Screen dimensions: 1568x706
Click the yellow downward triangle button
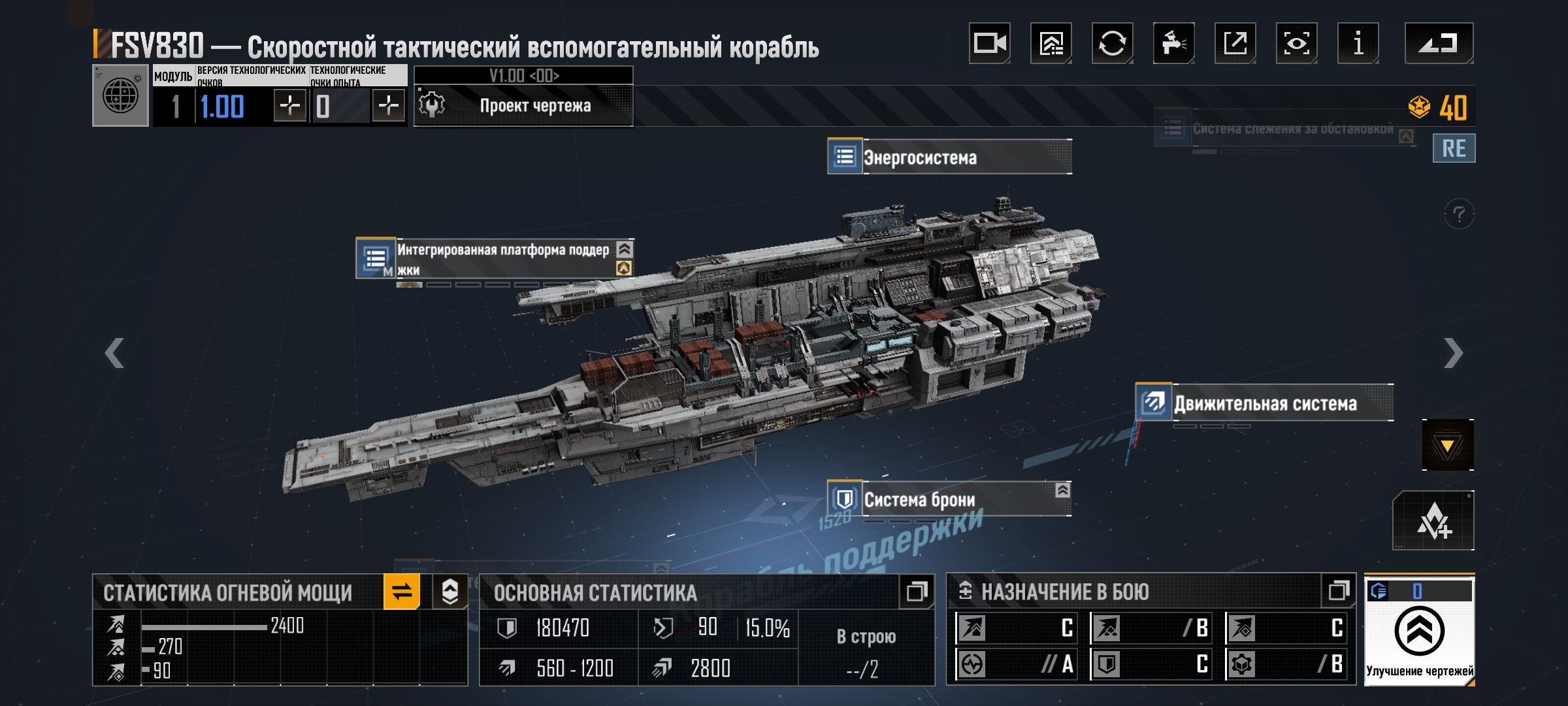pyautogui.click(x=1448, y=446)
